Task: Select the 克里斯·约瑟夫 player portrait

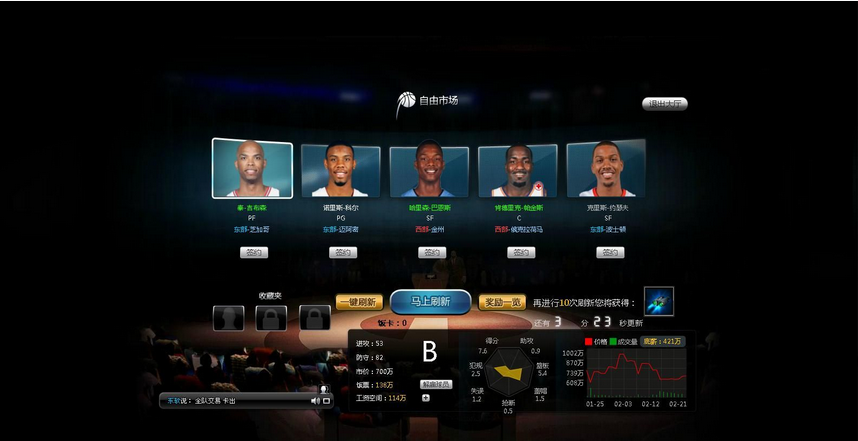Action: pyautogui.click(x=605, y=169)
